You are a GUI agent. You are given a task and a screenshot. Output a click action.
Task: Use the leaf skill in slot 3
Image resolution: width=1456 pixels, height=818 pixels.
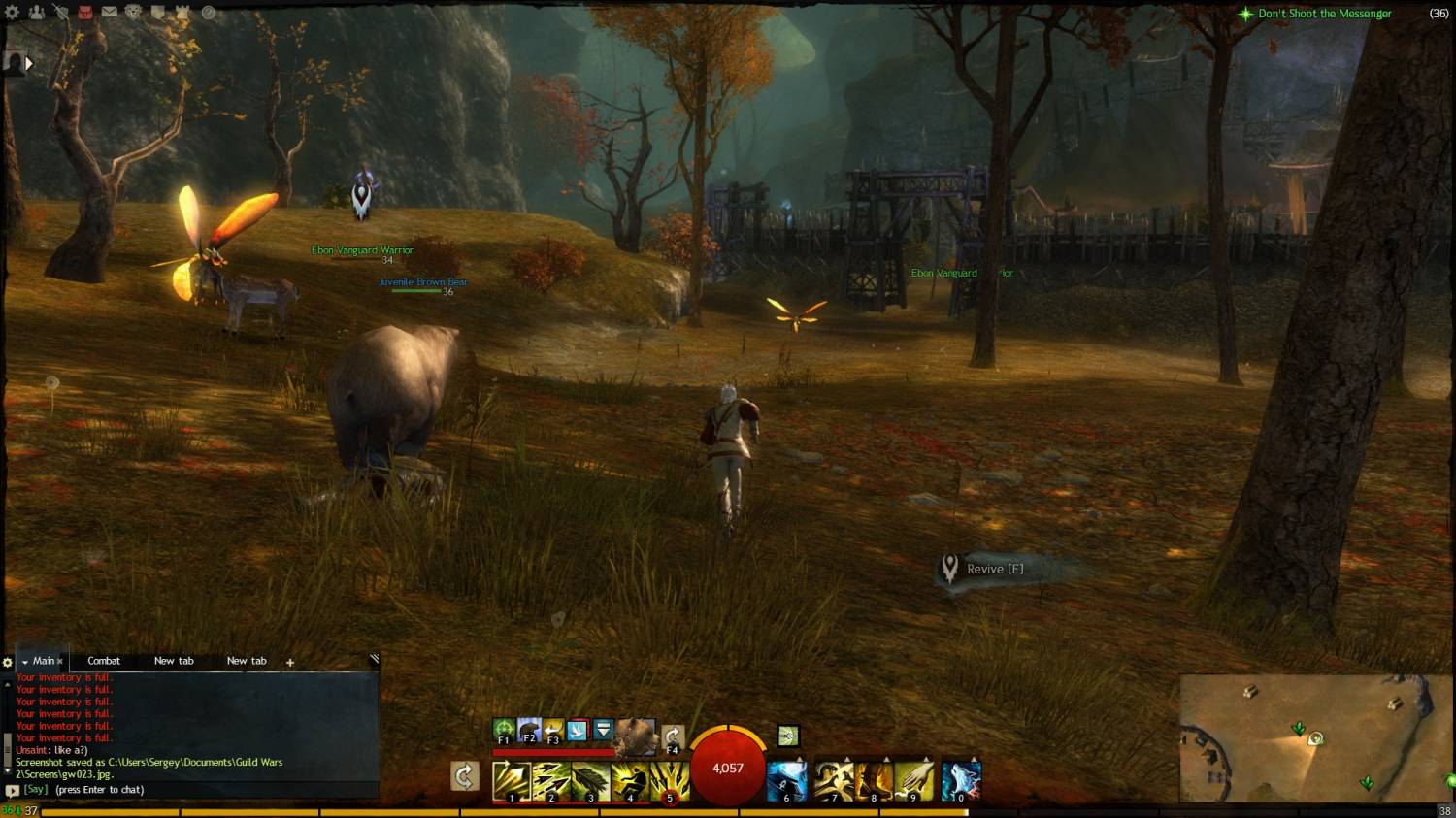[590, 781]
